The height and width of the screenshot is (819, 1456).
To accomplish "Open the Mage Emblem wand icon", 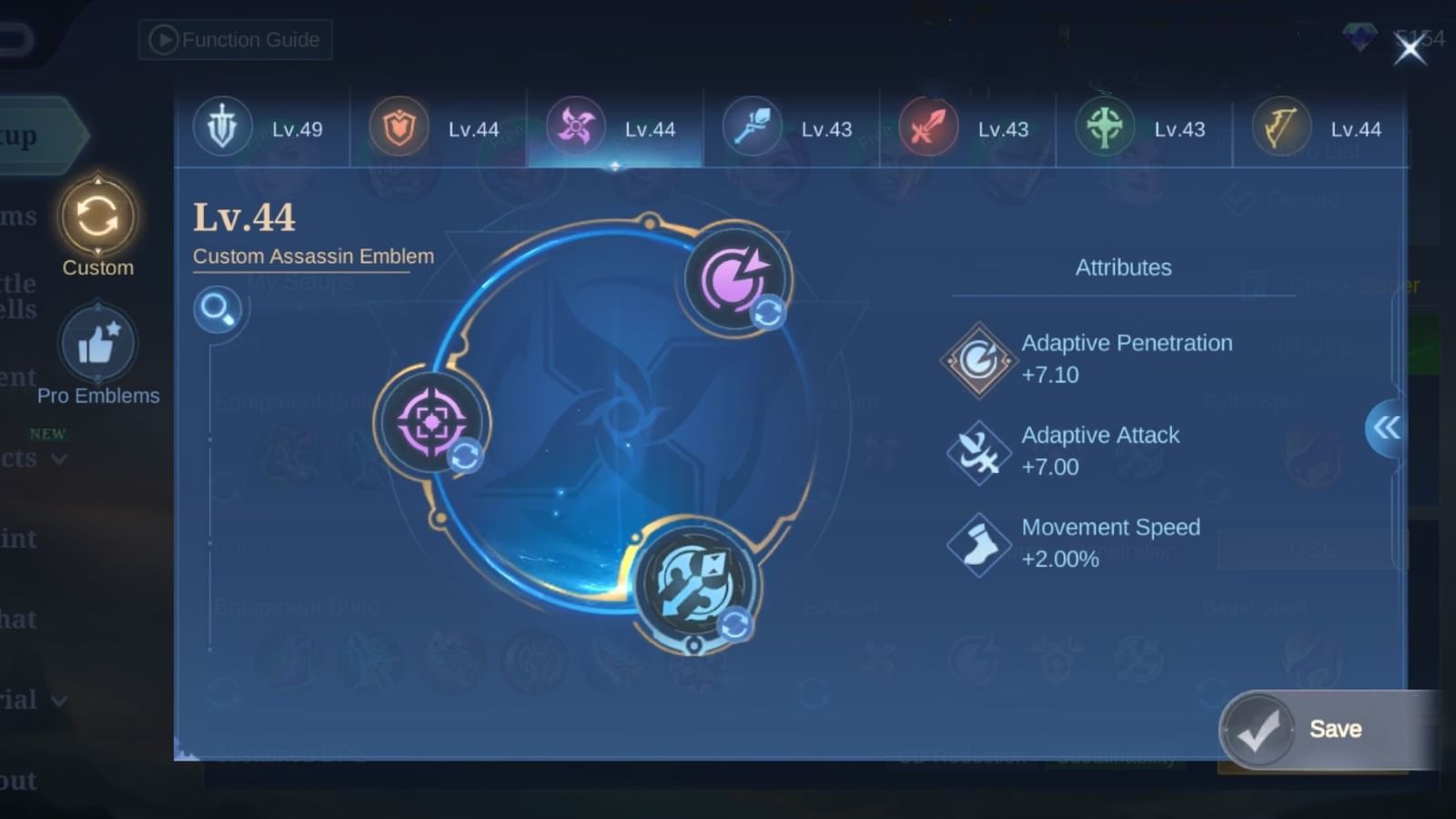I will click(x=752, y=128).
